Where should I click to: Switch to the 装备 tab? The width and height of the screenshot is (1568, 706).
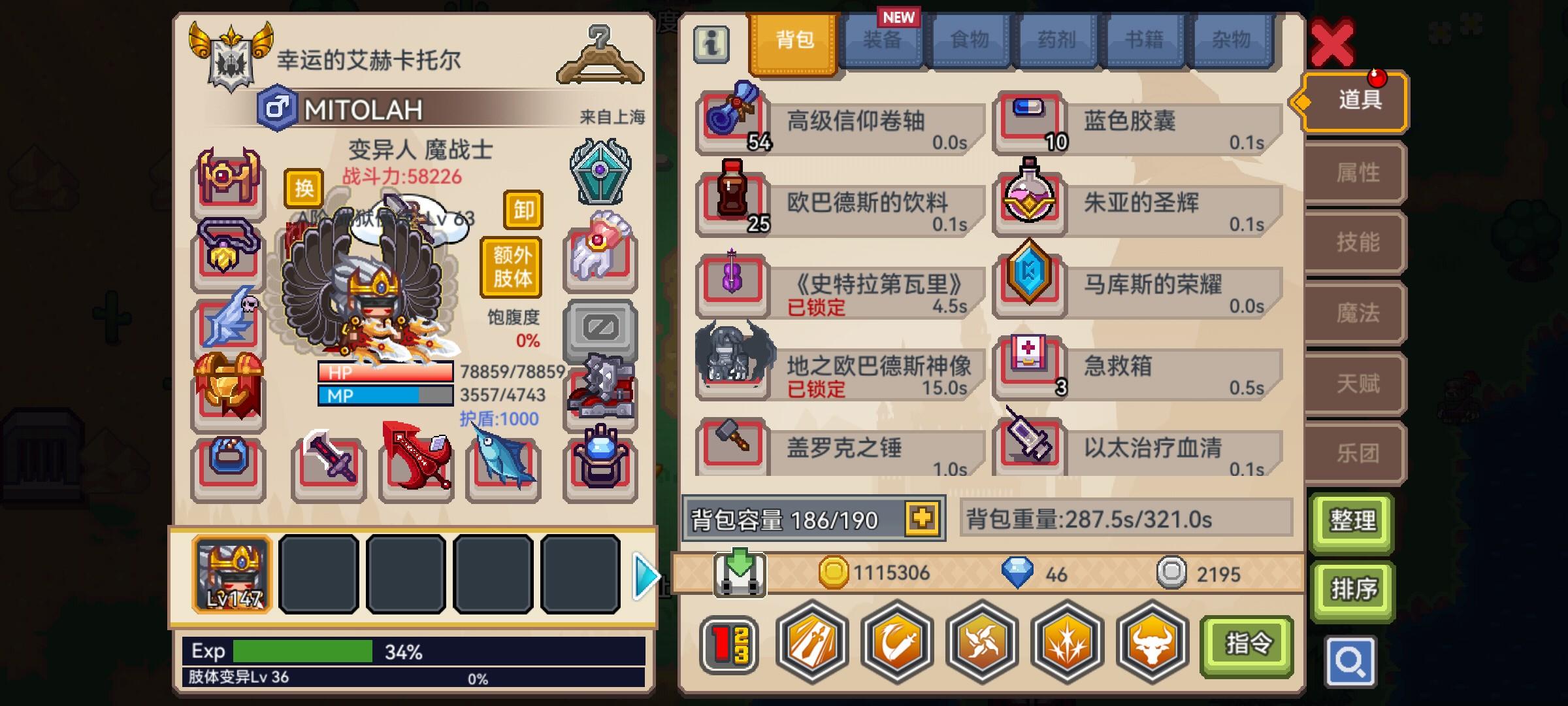click(883, 41)
